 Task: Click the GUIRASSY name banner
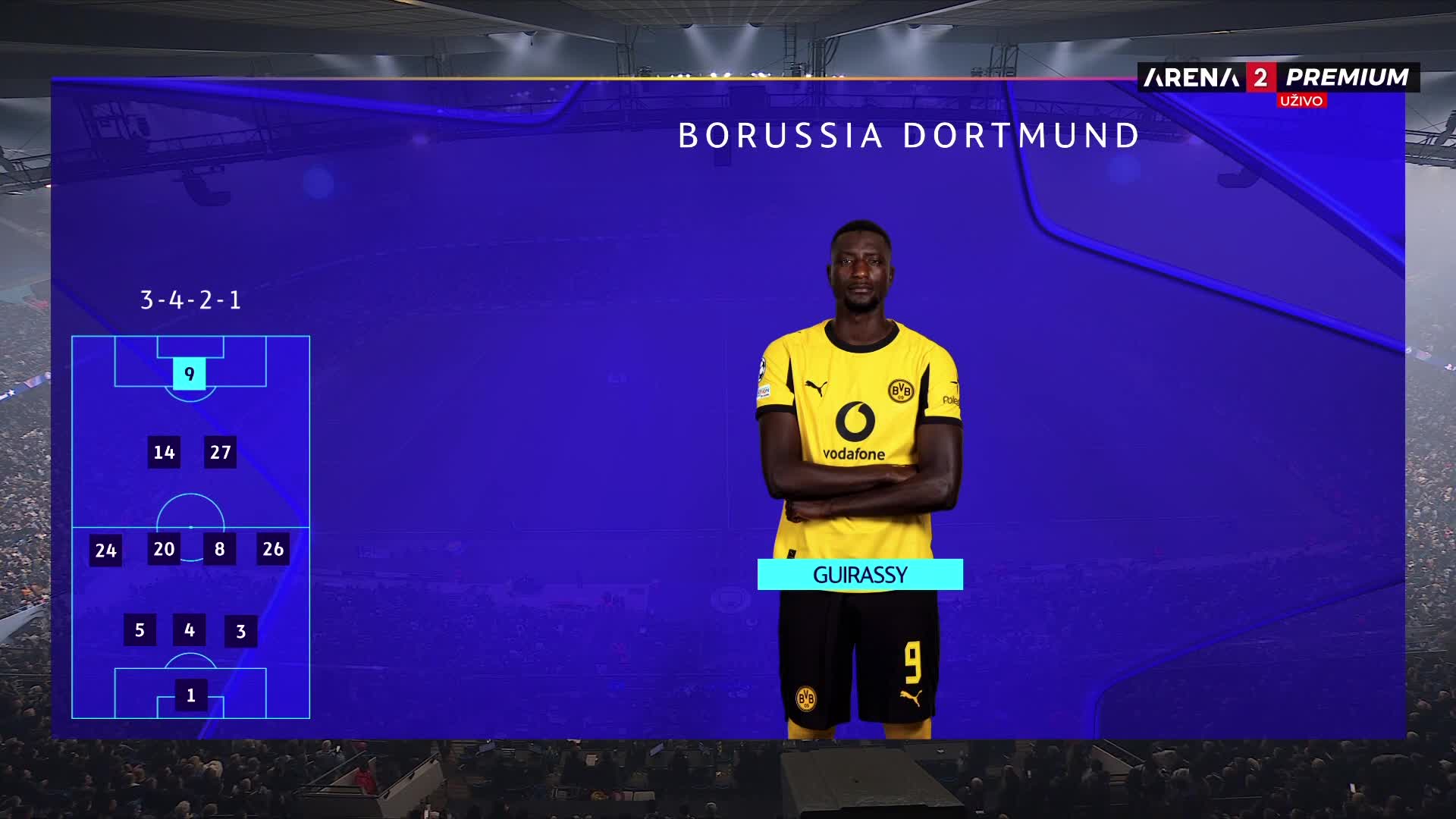pos(860,575)
